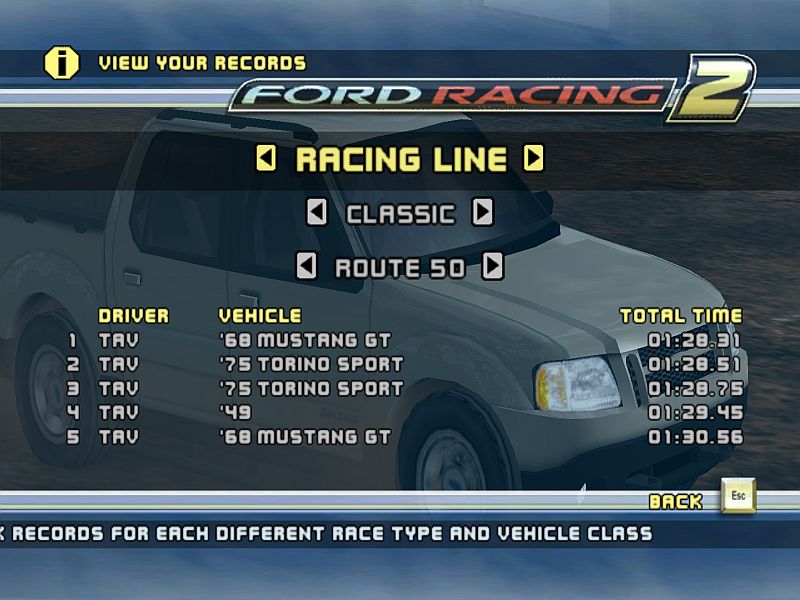Select next vehicle class after Classic
This screenshot has height=600, width=800.
tap(483, 212)
